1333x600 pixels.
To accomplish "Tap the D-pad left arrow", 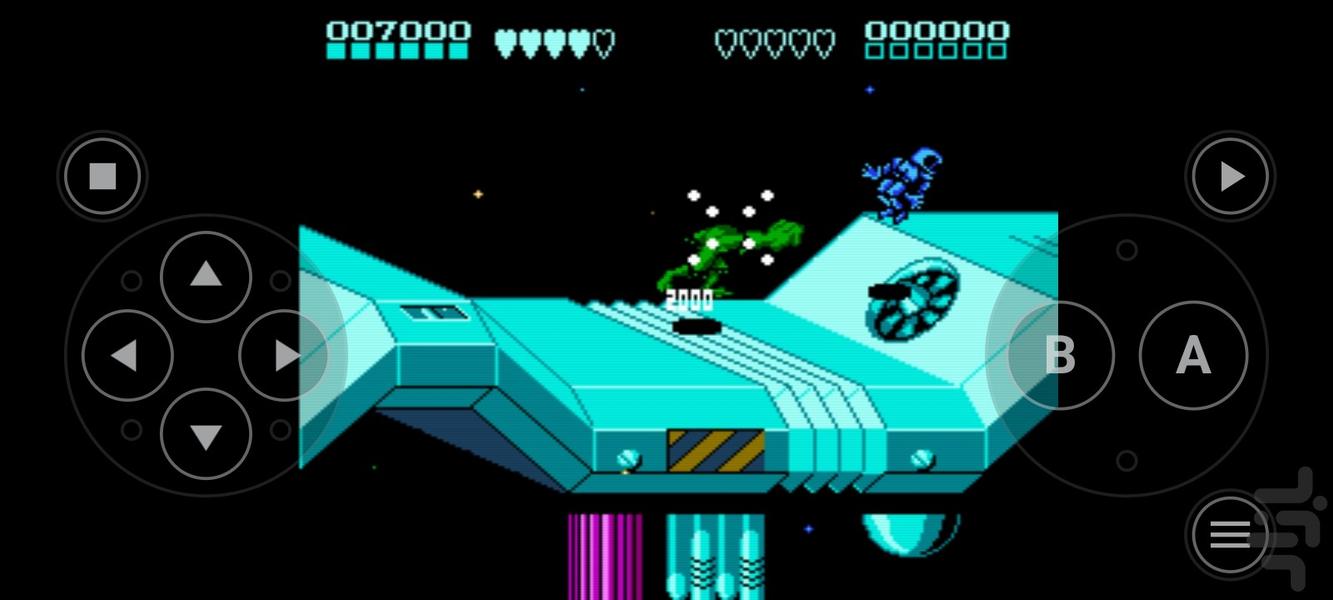I will pyautogui.click(x=127, y=355).
